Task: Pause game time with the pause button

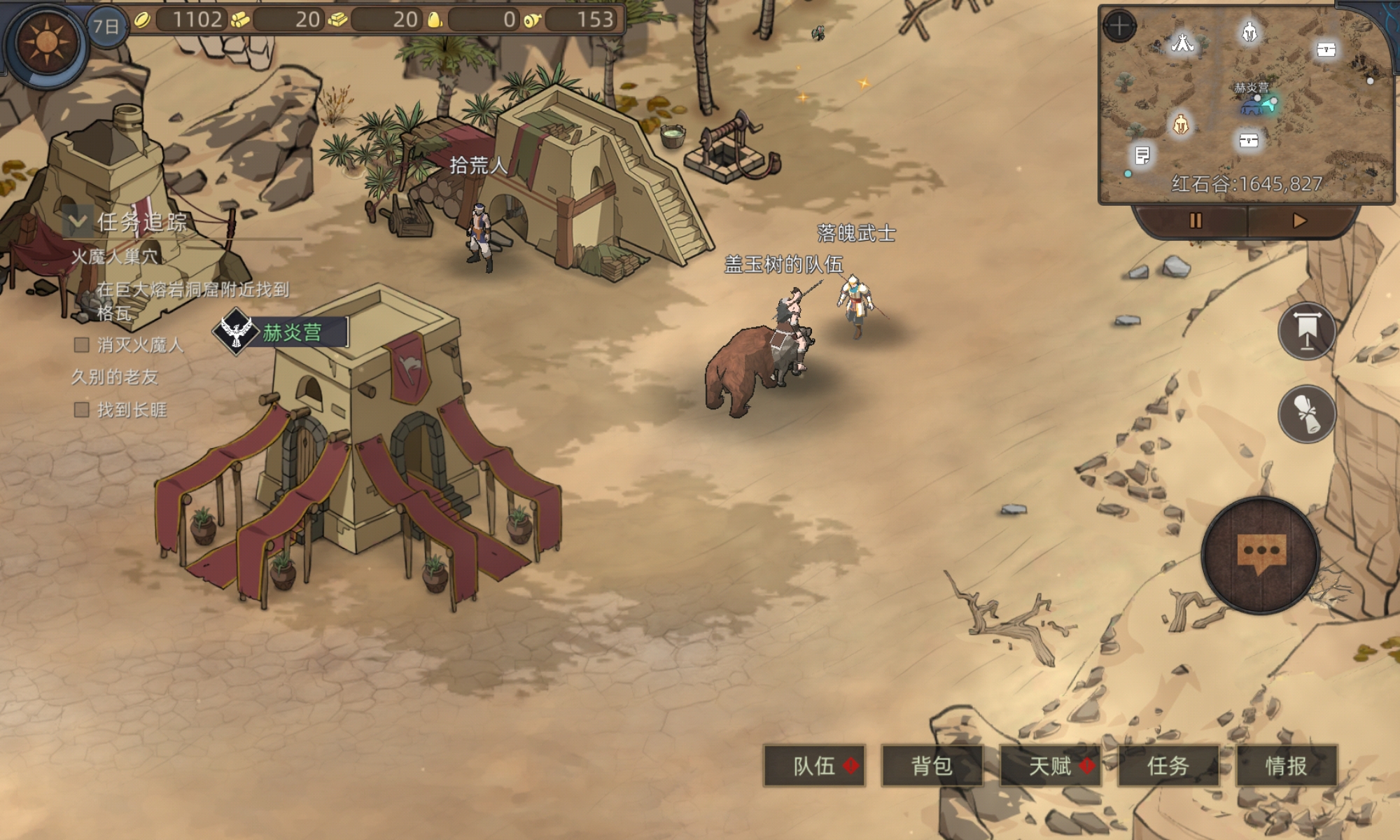Action: click(x=1196, y=221)
